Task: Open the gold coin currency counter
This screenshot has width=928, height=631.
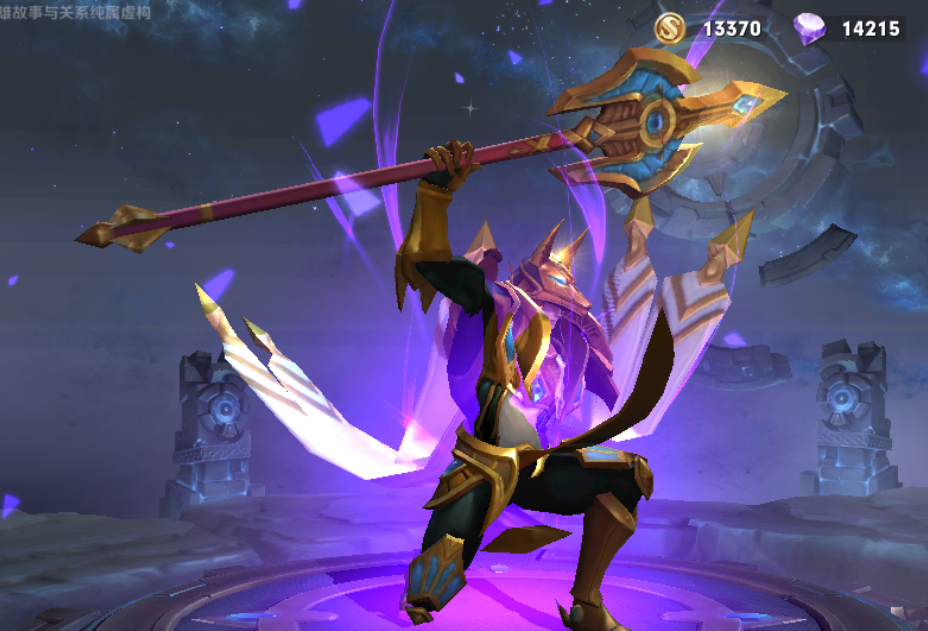Action: pos(708,28)
